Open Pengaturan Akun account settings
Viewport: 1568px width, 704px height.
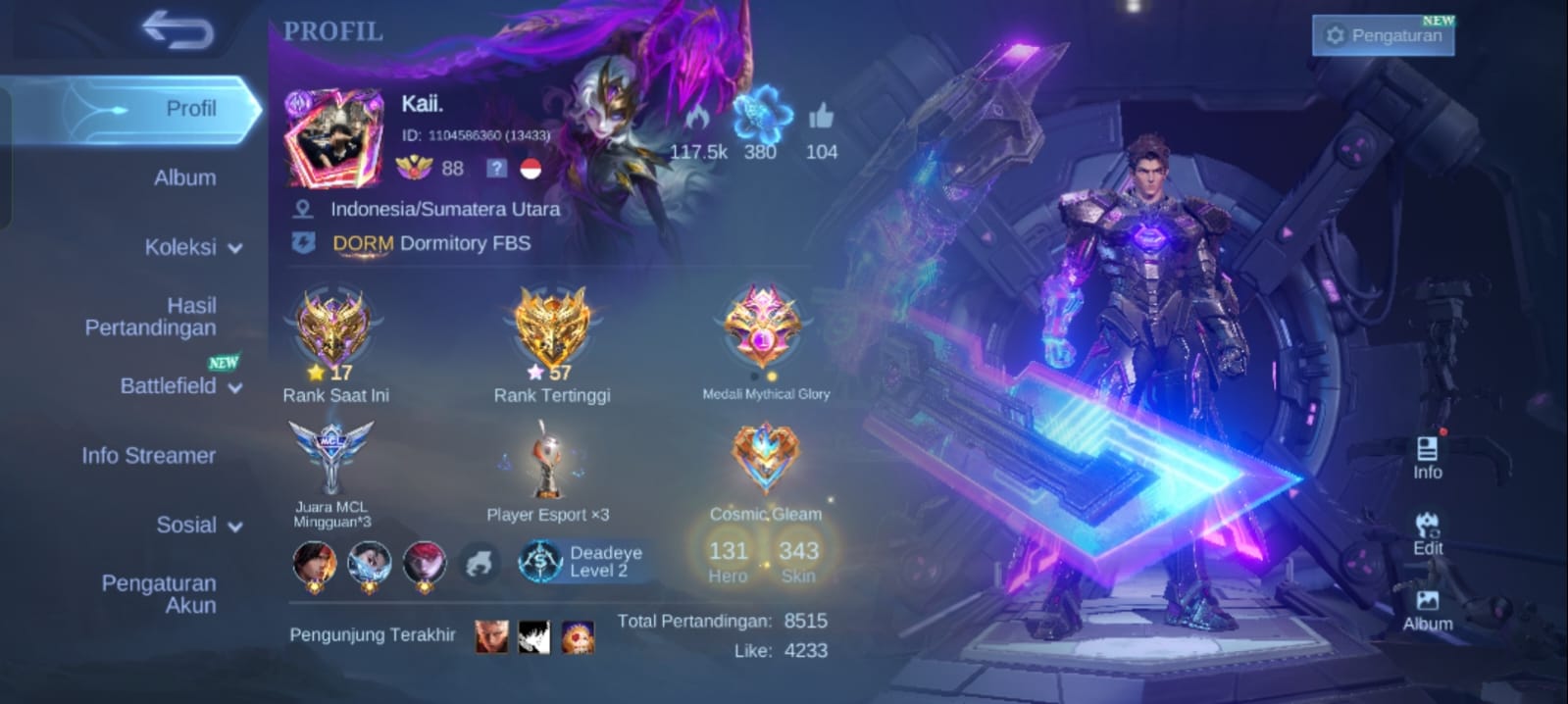[159, 594]
